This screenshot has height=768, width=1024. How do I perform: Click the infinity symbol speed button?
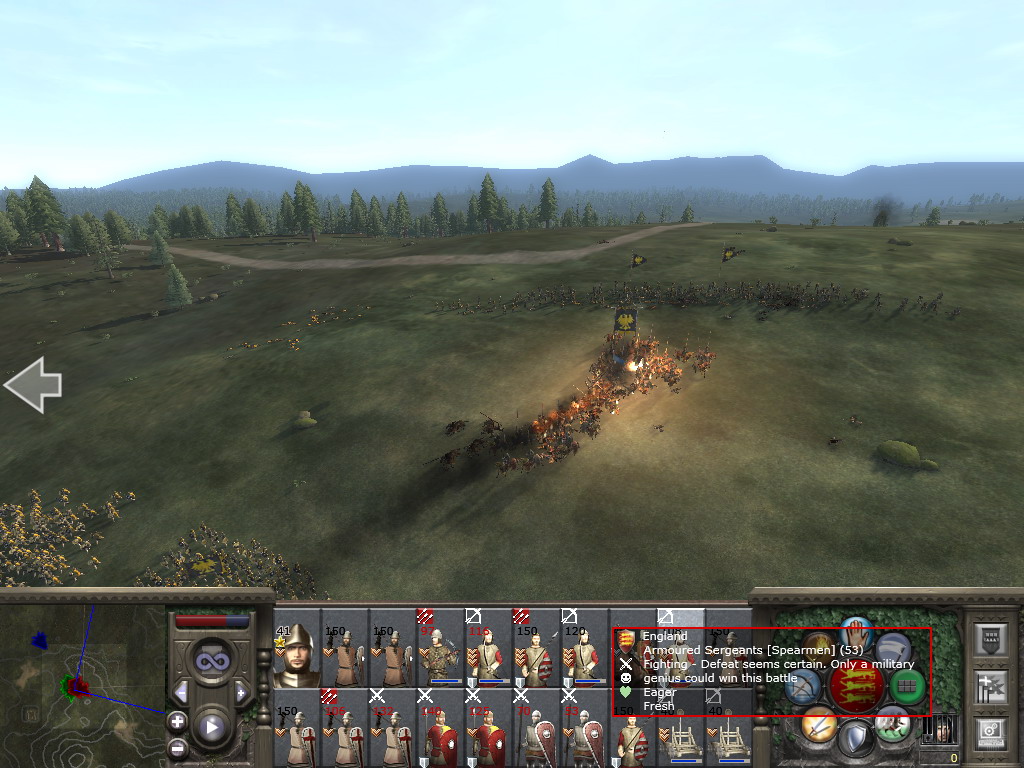211,662
